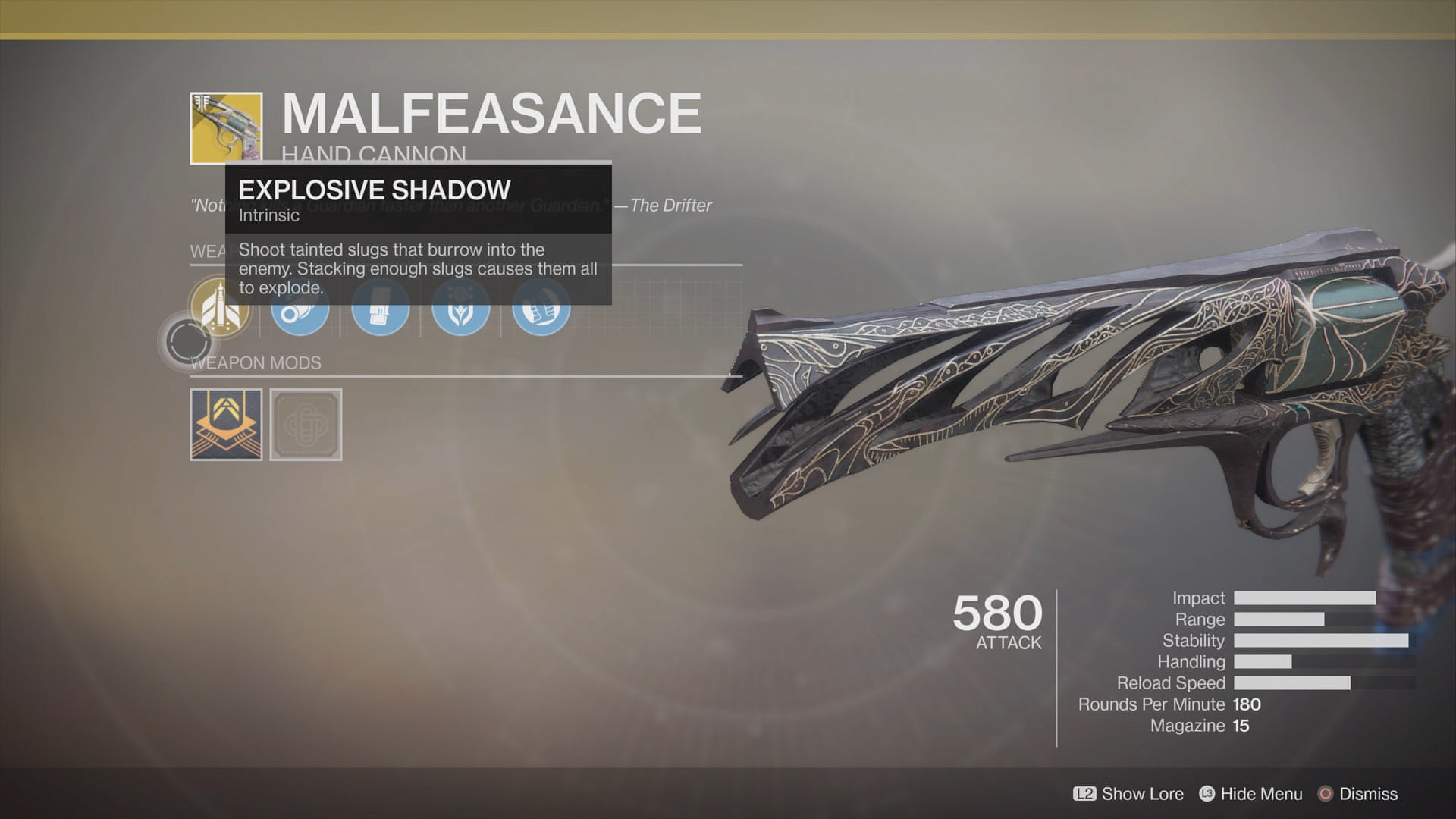Select the empty weapon mod socket
This screenshot has width=1456, height=819.
tap(306, 425)
